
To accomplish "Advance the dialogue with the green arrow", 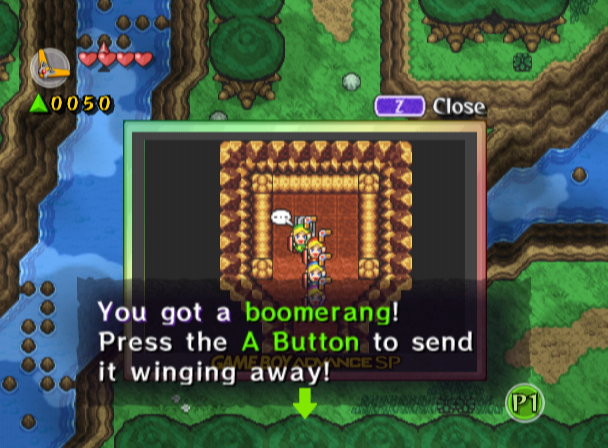I will 304,404.
